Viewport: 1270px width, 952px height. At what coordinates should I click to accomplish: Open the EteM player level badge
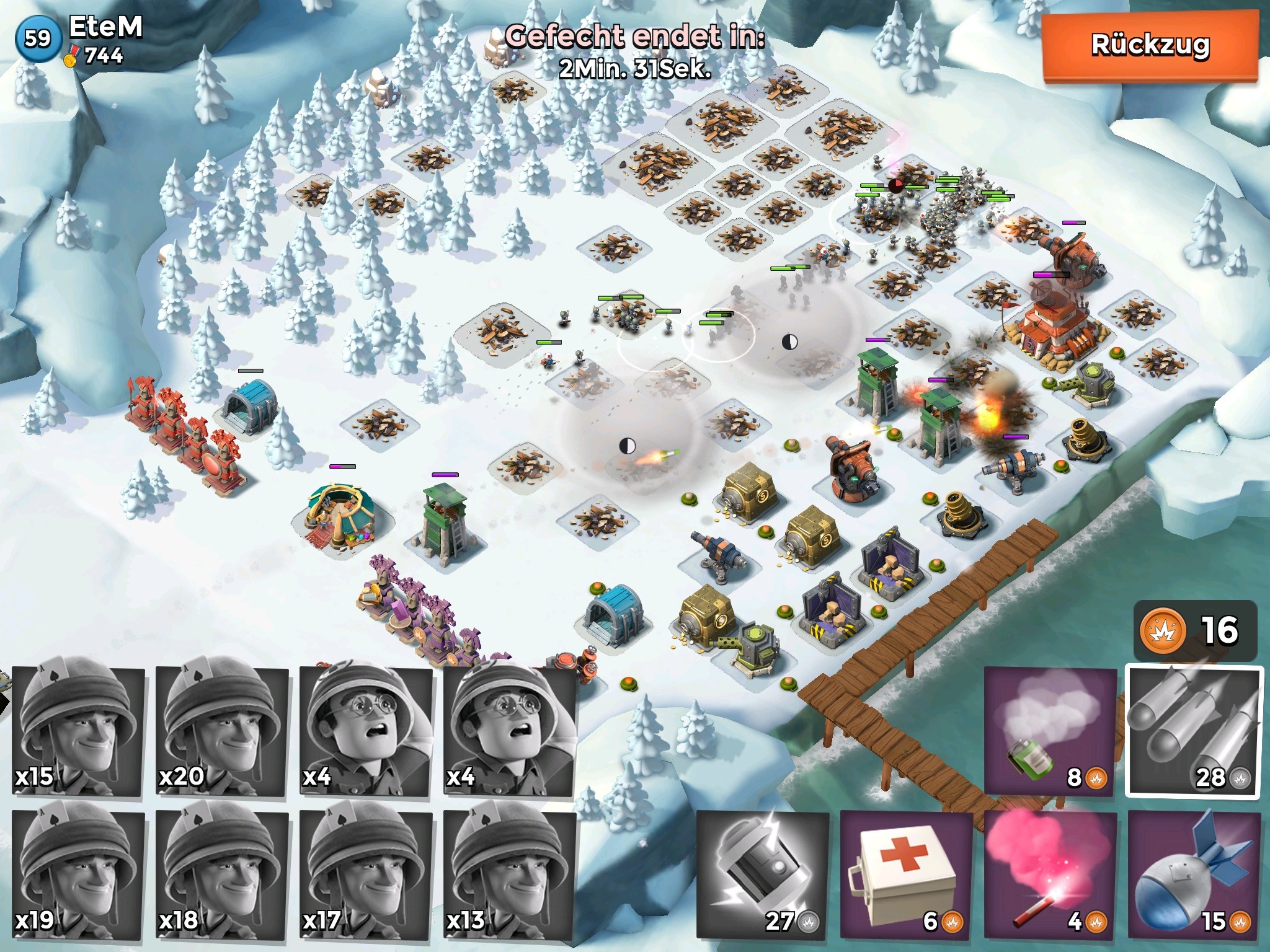[x=37, y=38]
